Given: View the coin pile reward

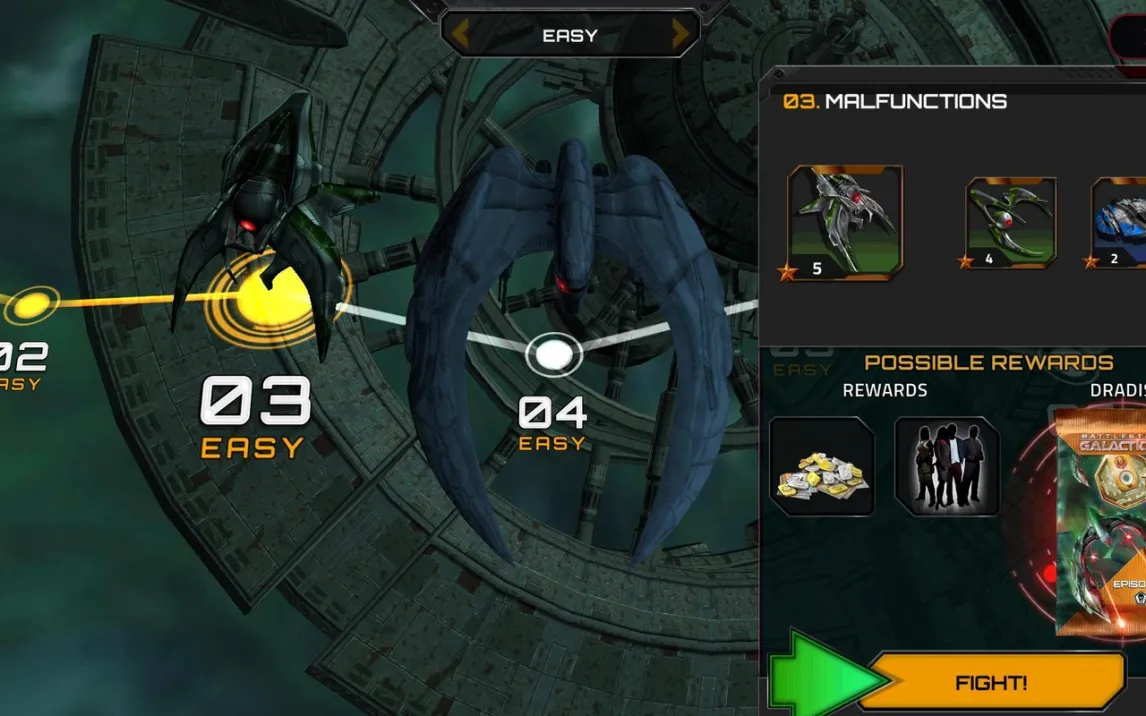Looking at the screenshot, I should 822,467.
